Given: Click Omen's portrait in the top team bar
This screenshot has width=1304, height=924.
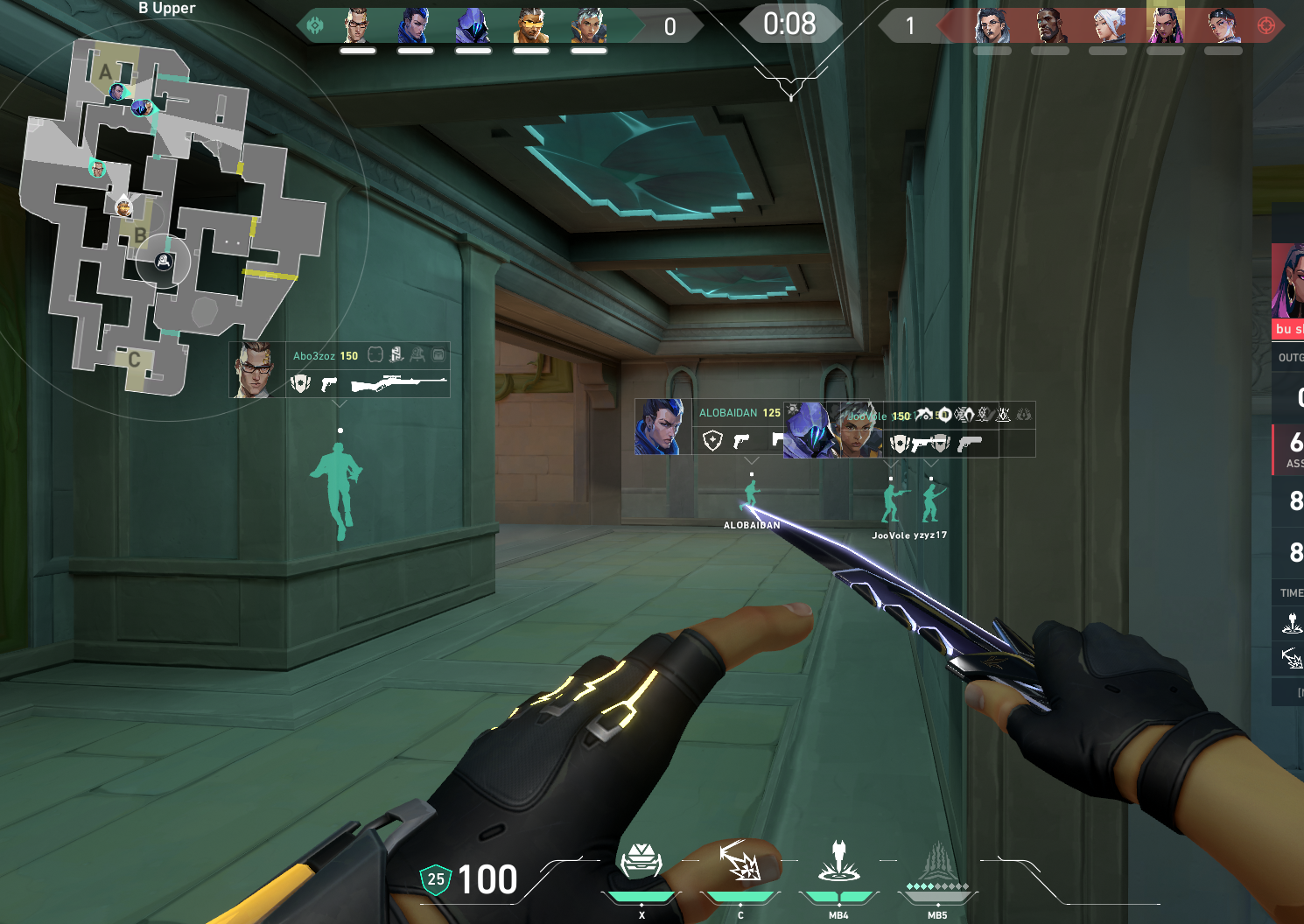Looking at the screenshot, I should [473, 26].
